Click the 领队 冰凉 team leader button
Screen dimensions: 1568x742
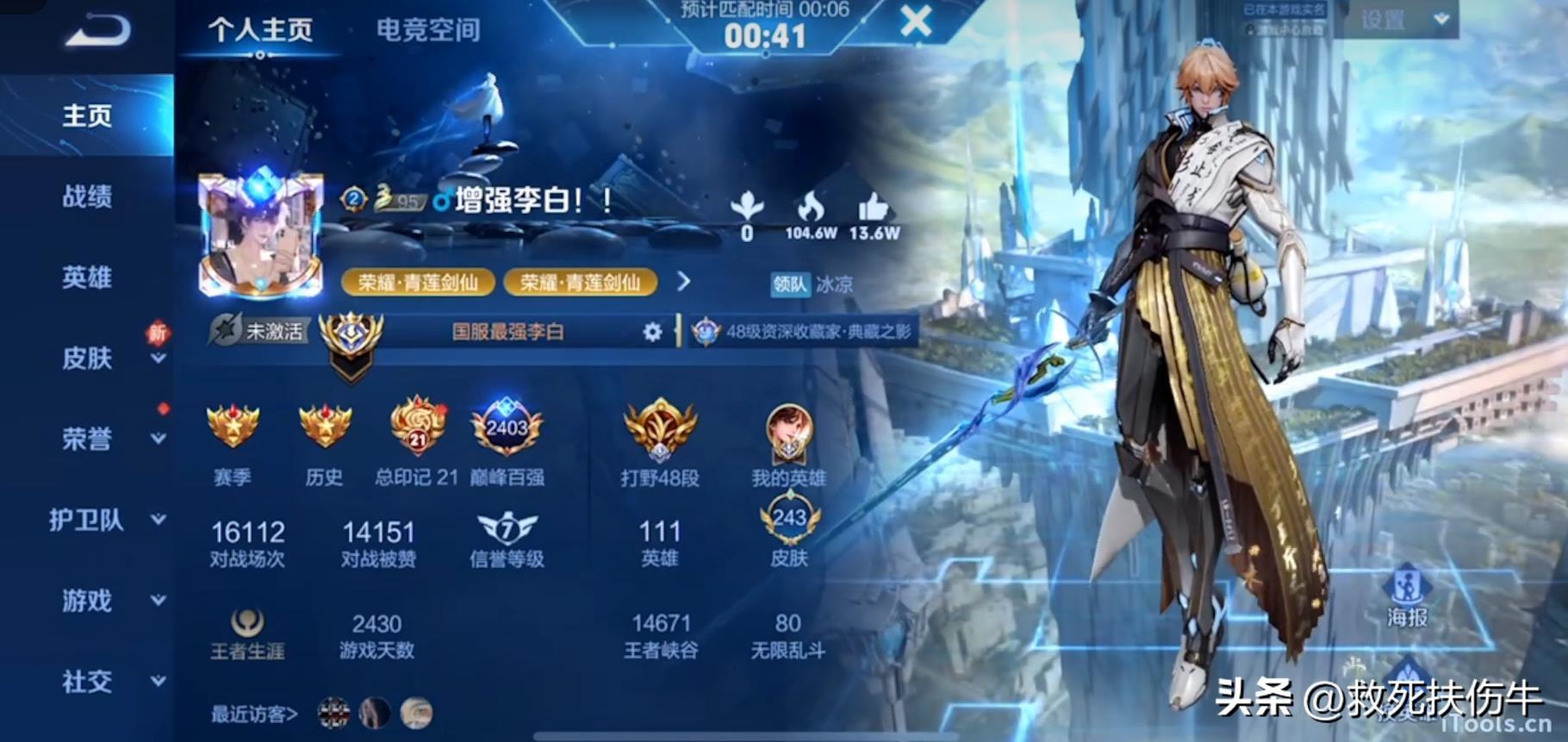(x=806, y=284)
